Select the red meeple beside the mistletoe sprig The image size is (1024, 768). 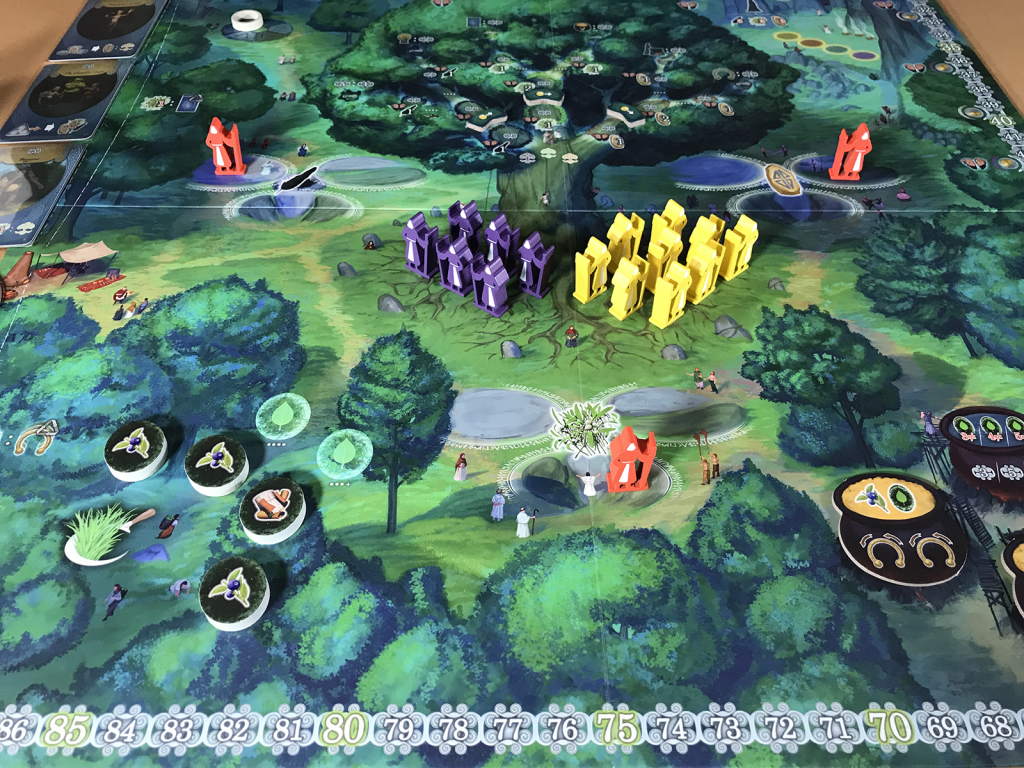(630, 460)
